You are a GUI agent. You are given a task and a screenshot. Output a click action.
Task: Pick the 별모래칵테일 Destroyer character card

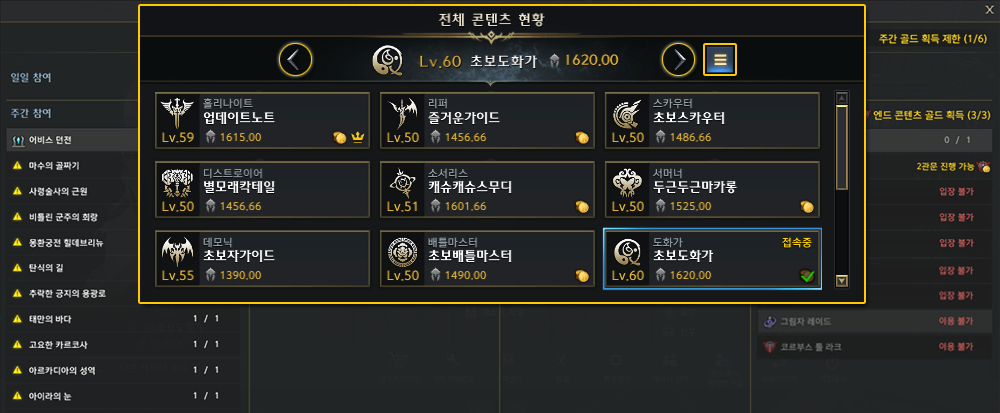pos(263,189)
